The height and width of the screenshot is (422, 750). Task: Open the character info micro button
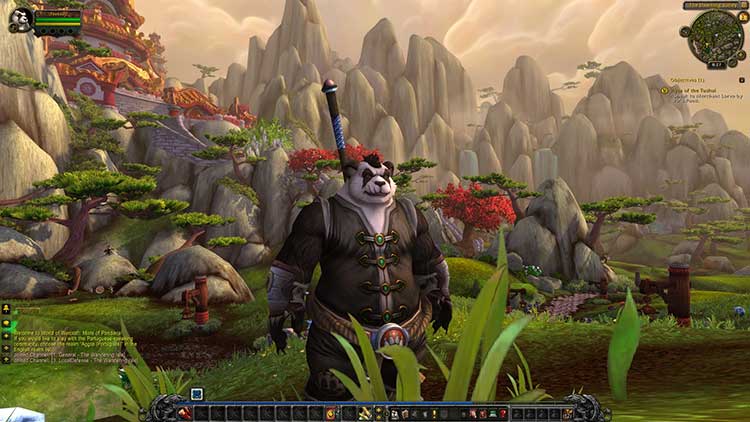[x=394, y=412]
